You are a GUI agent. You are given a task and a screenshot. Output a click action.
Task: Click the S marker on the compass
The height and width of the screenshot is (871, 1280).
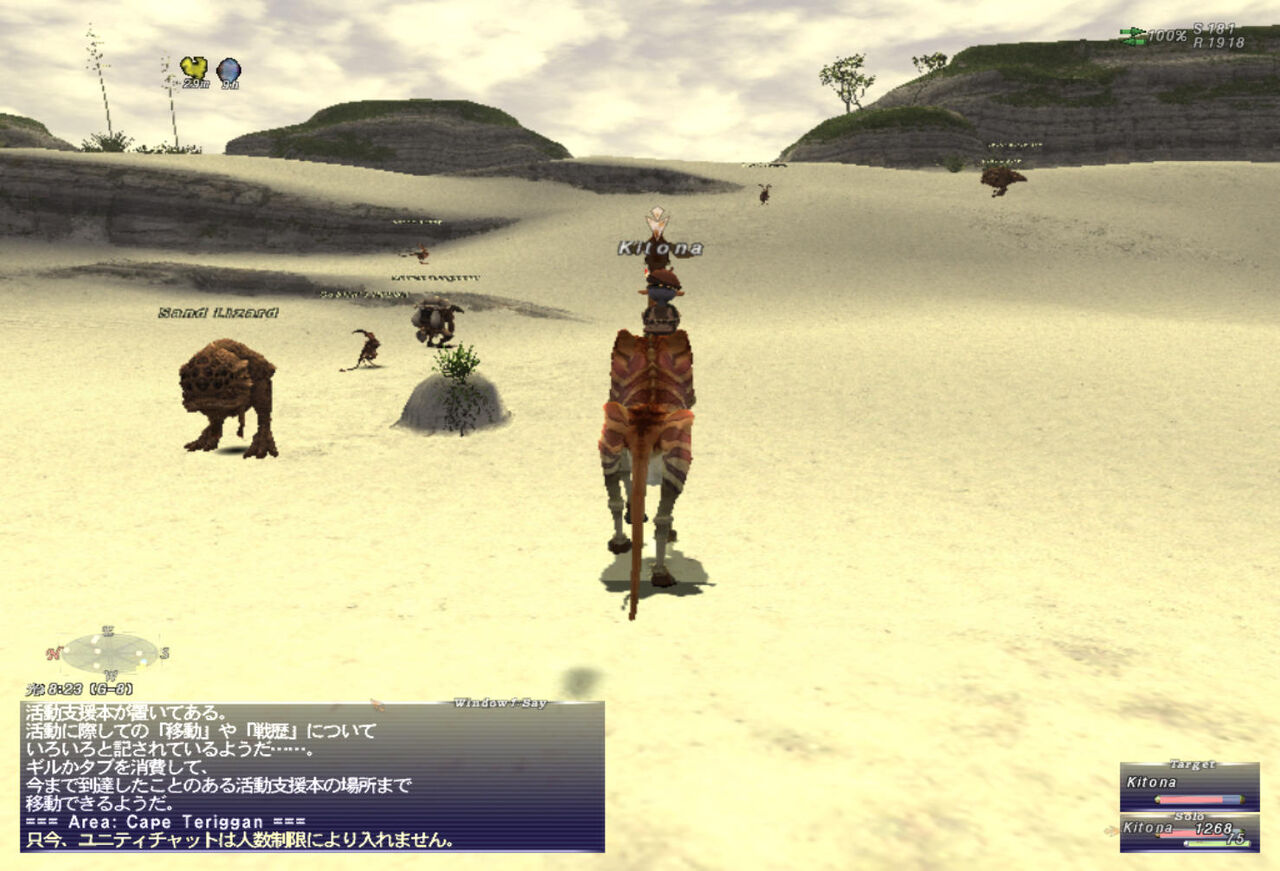[x=166, y=653]
